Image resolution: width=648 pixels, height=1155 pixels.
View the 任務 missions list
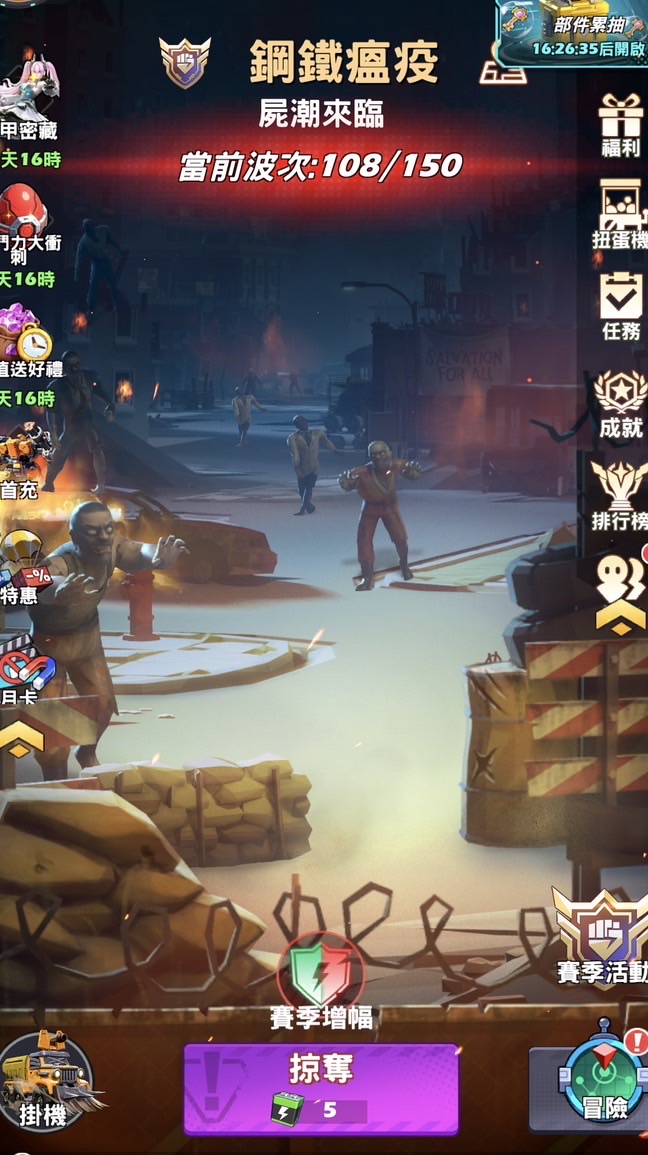(621, 305)
